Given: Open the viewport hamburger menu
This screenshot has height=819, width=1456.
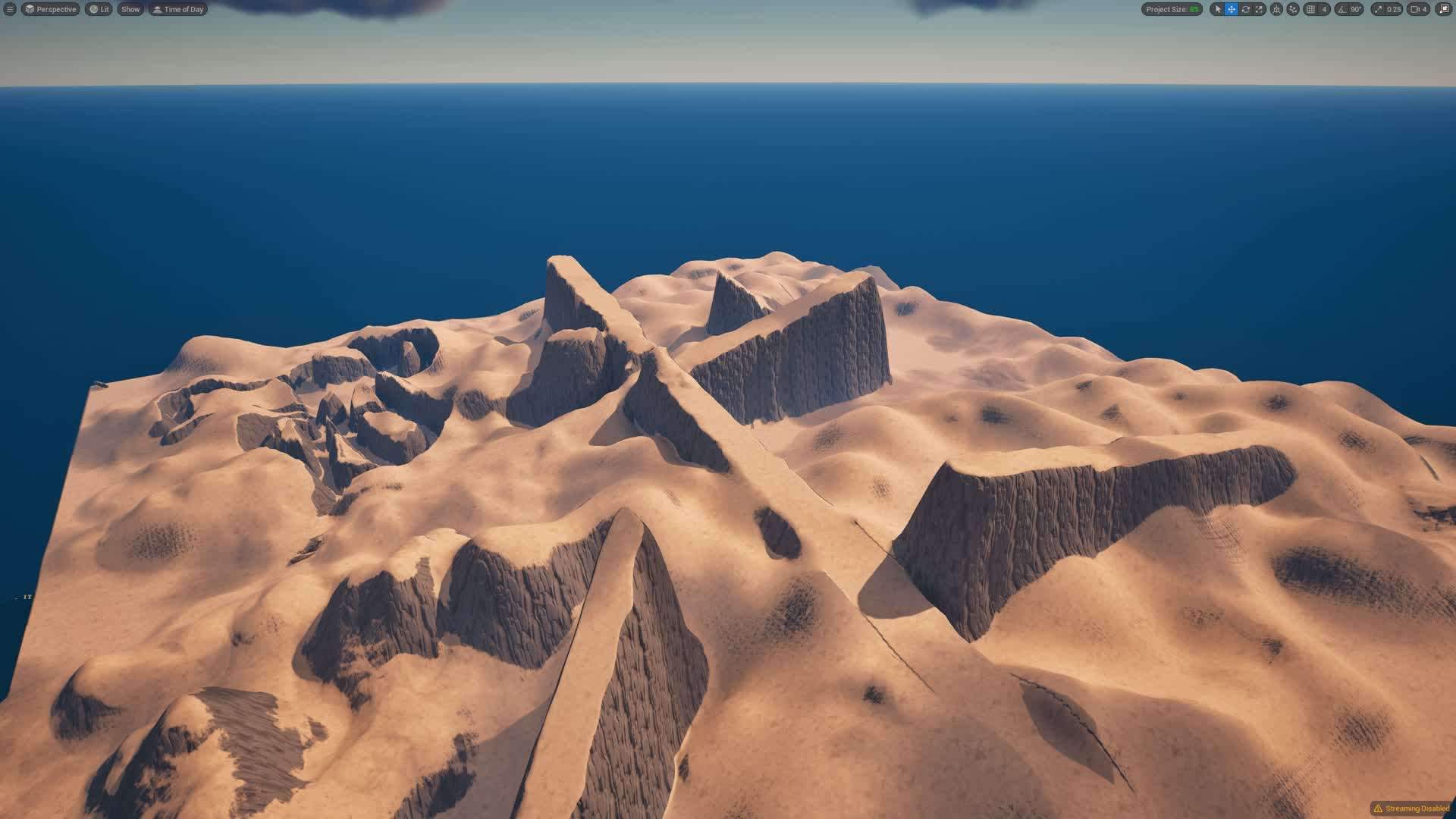Looking at the screenshot, I should click(x=8, y=9).
